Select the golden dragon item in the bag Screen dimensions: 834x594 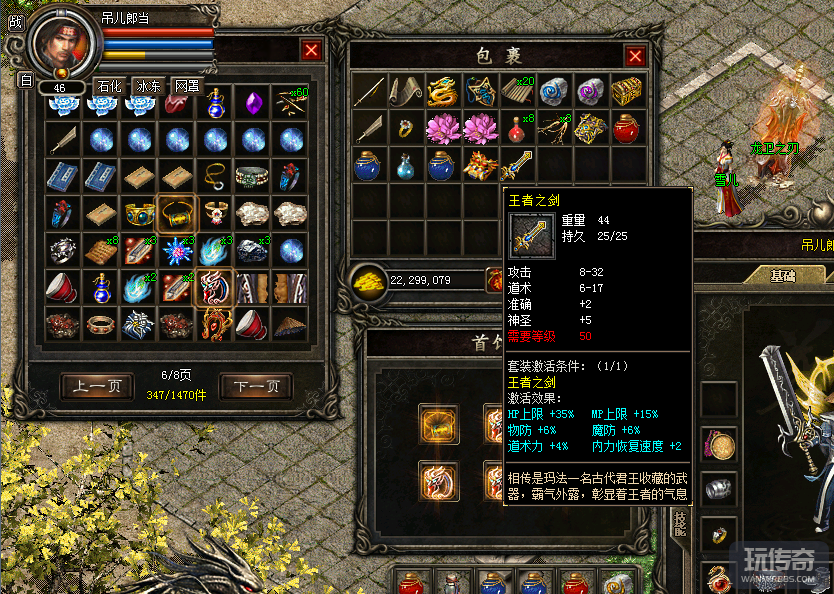(x=442, y=93)
